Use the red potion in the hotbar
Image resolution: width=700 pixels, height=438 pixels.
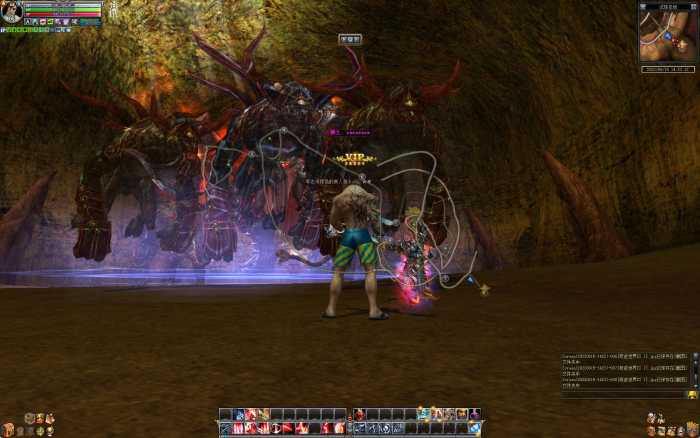pyautogui.click(x=359, y=414)
